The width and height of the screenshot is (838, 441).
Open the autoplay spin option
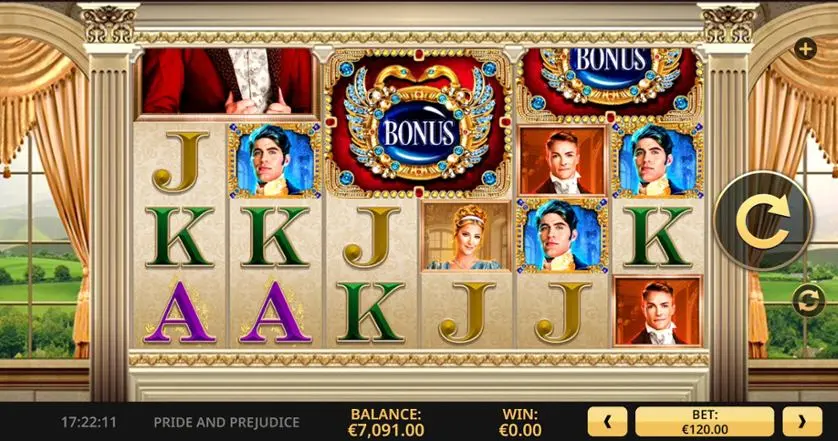807,299
